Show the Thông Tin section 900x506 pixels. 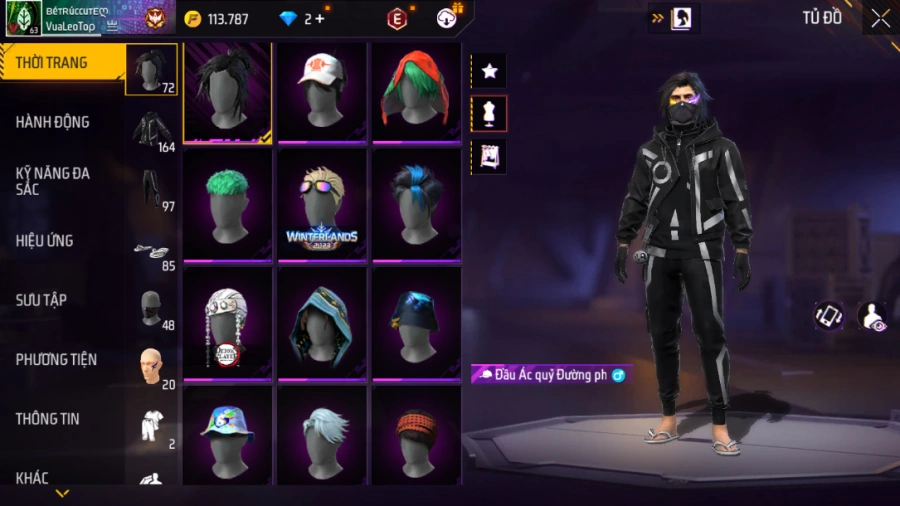coord(47,419)
